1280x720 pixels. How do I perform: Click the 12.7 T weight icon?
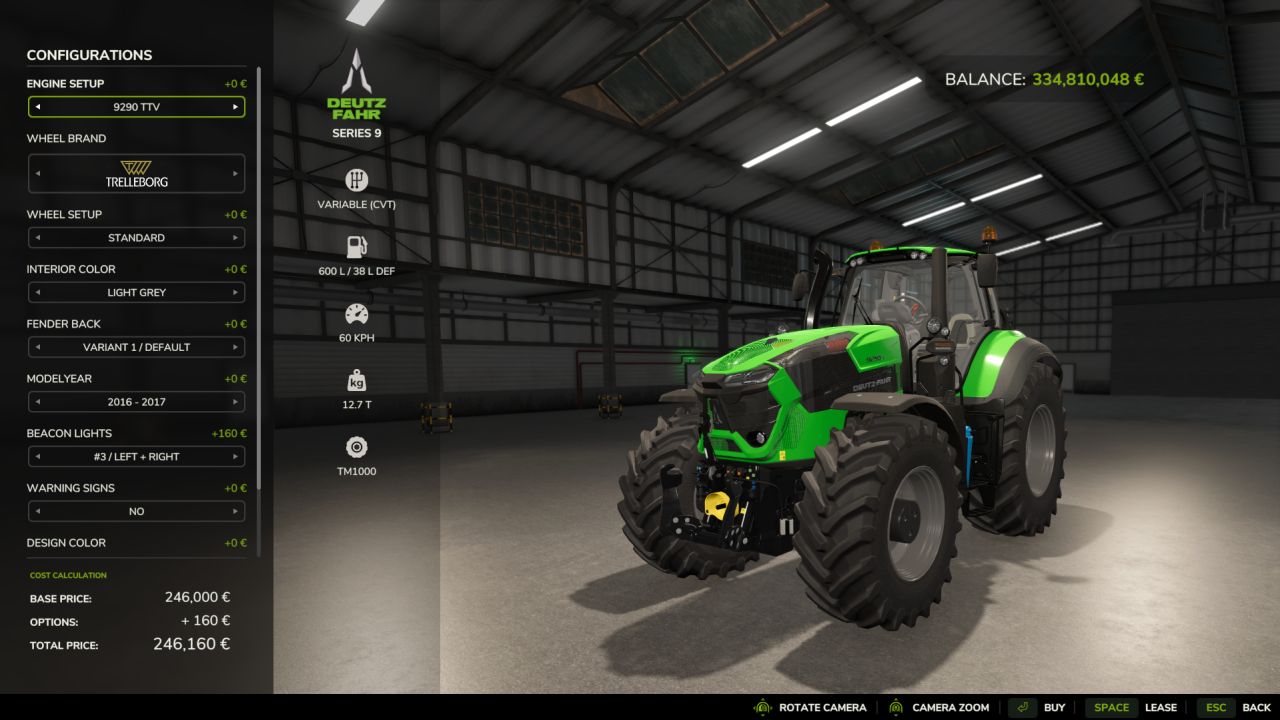click(357, 380)
